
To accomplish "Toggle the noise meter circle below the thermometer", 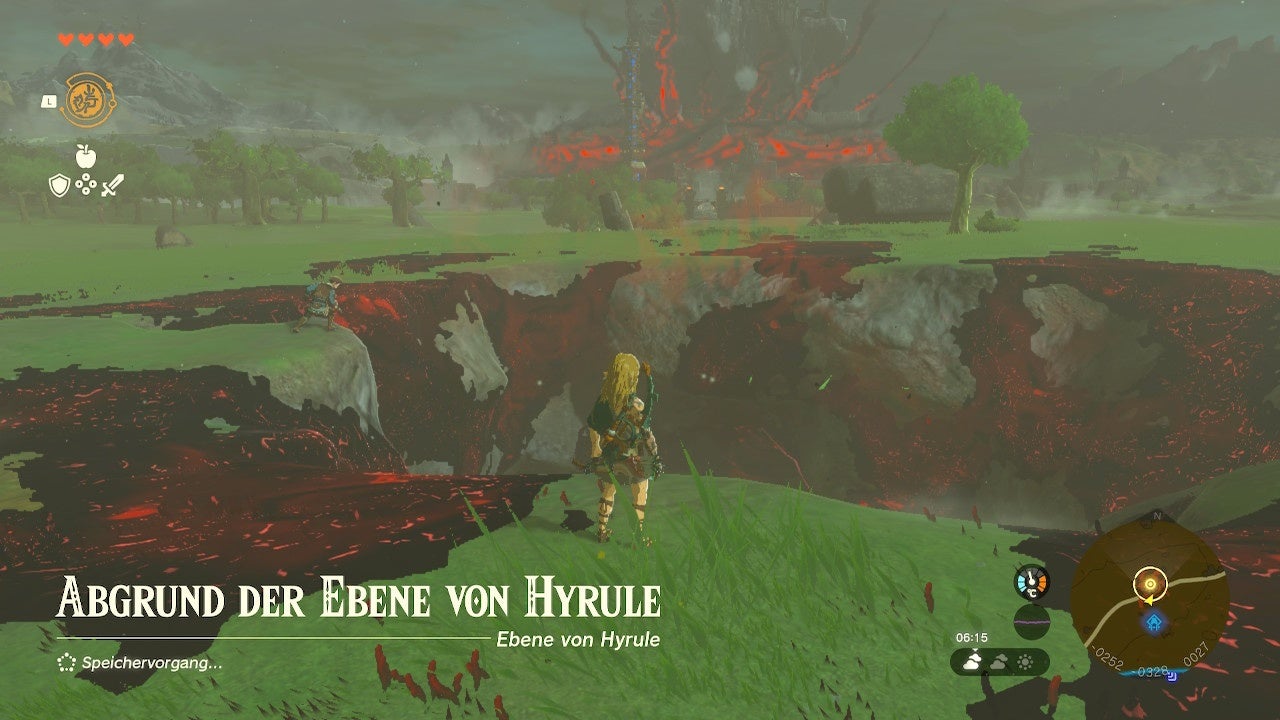I will [1033, 621].
